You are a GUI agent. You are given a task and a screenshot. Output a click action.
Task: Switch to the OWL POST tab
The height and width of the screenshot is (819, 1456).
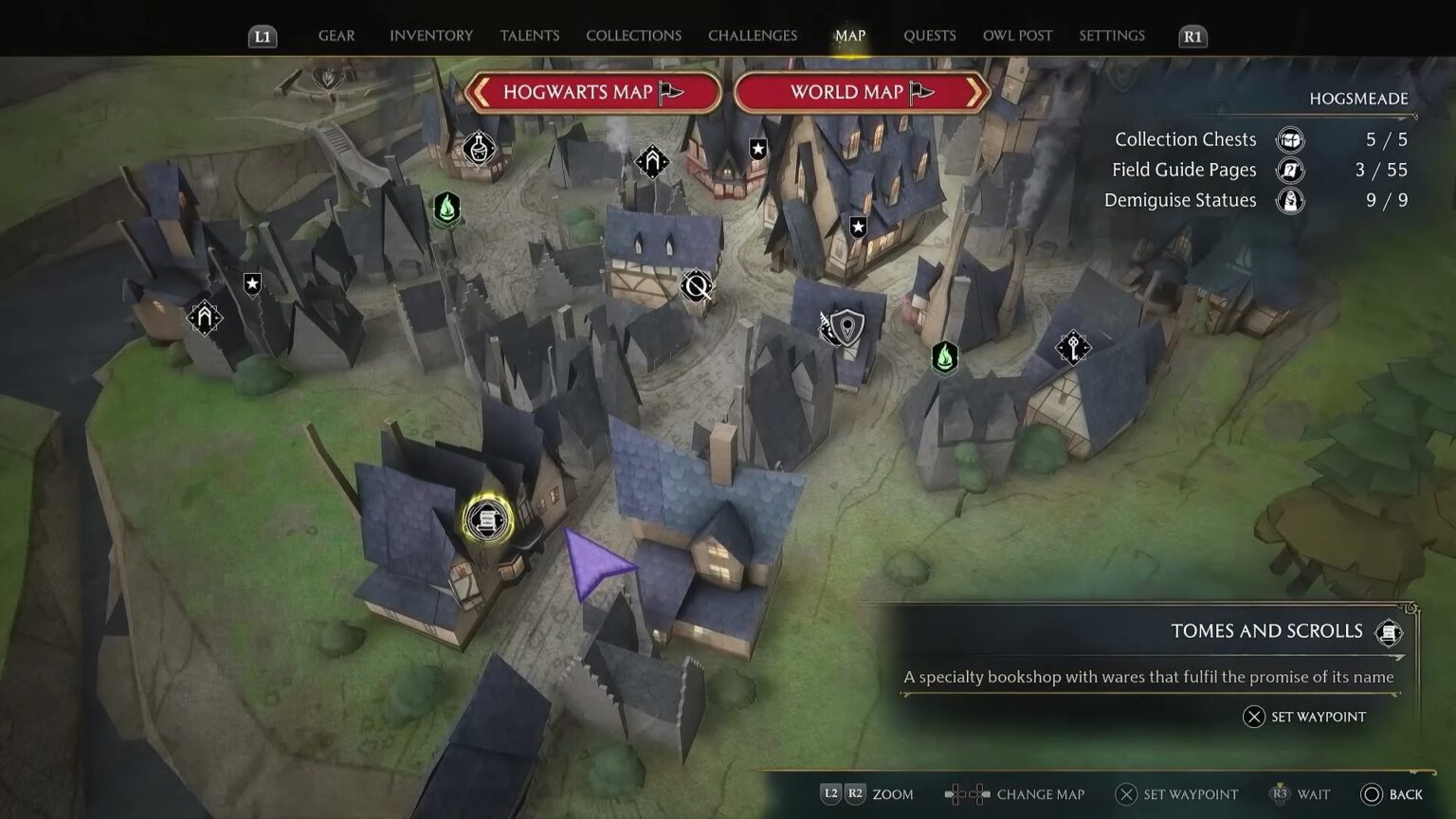1017,35
